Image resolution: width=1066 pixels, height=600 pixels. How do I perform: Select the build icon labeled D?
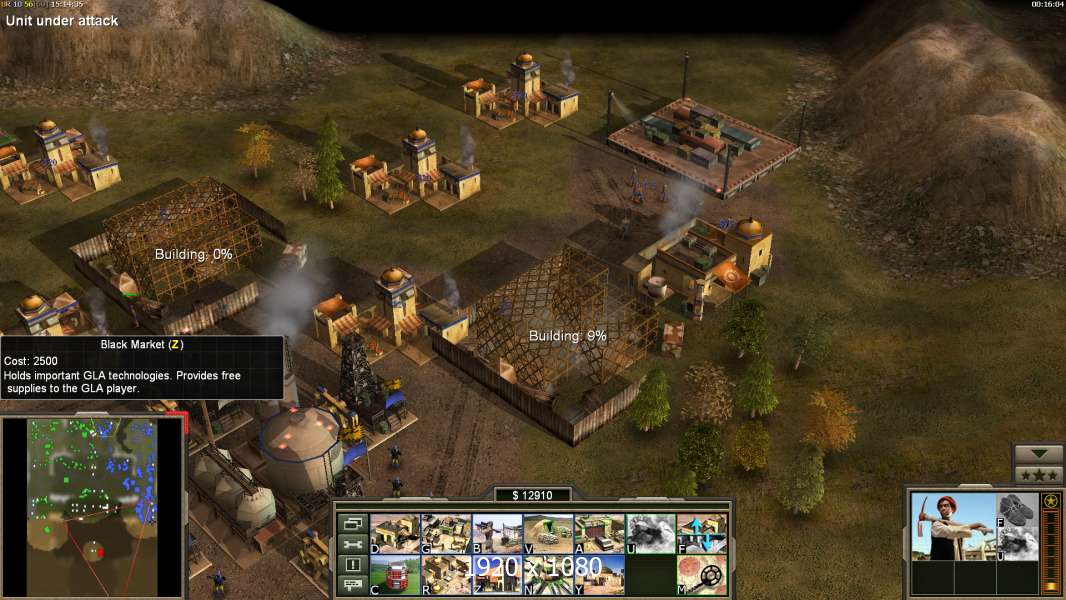coord(395,534)
